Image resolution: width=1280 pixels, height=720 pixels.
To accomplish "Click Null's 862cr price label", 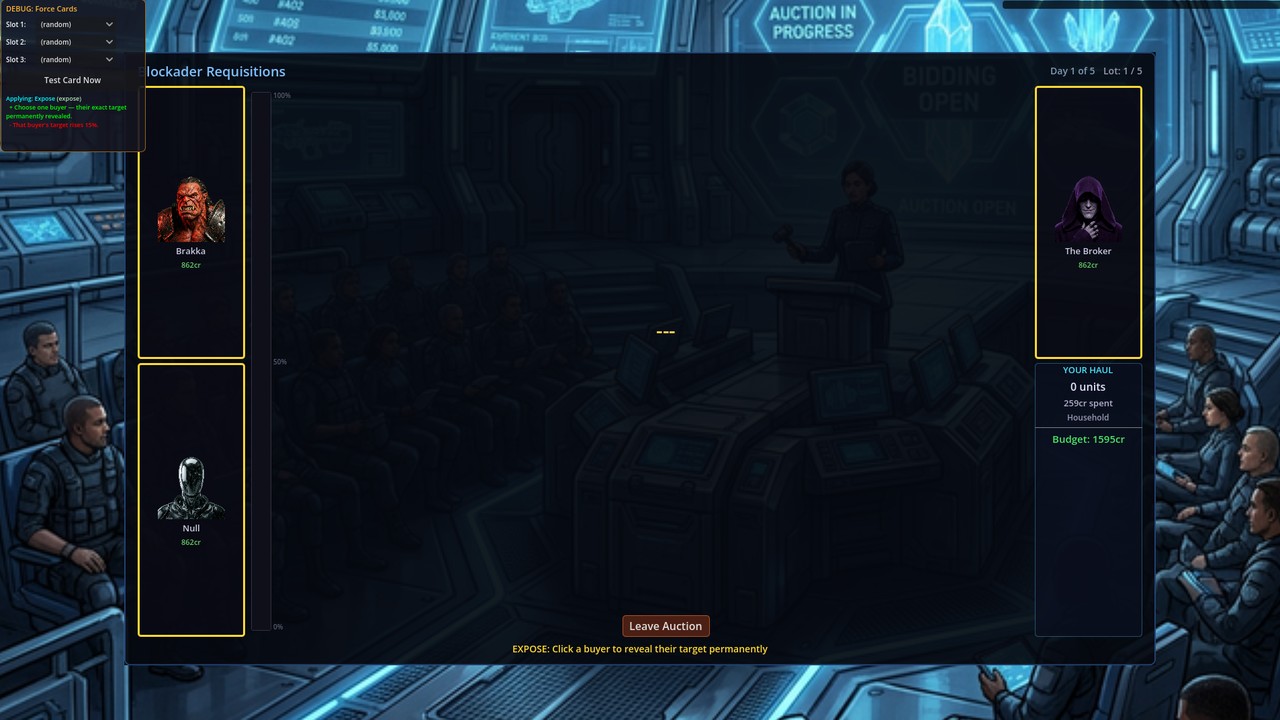I will tap(190, 542).
